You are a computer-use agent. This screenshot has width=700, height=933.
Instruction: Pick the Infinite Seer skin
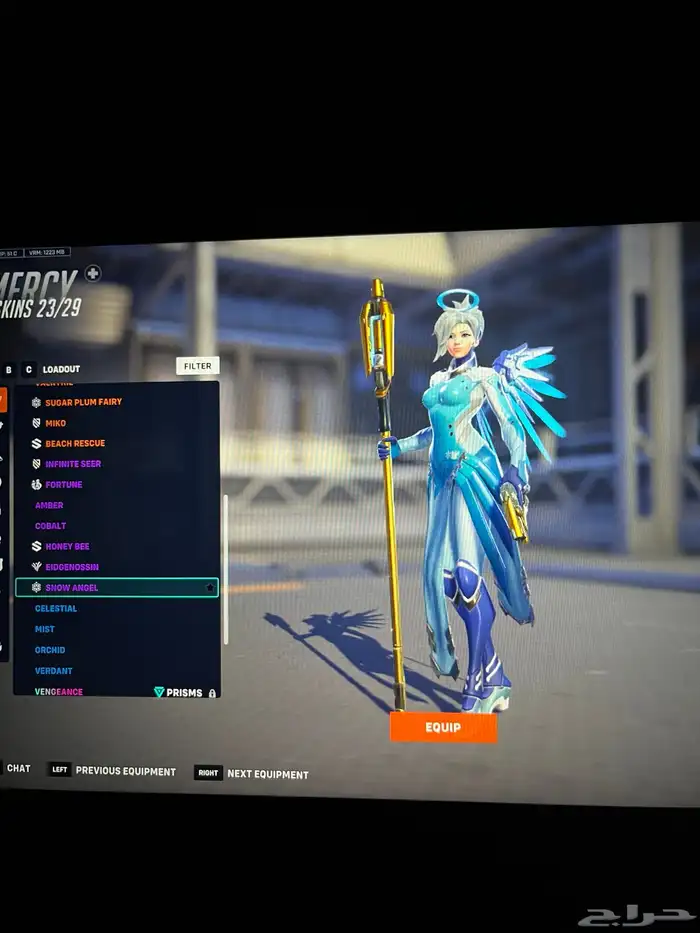(73, 464)
